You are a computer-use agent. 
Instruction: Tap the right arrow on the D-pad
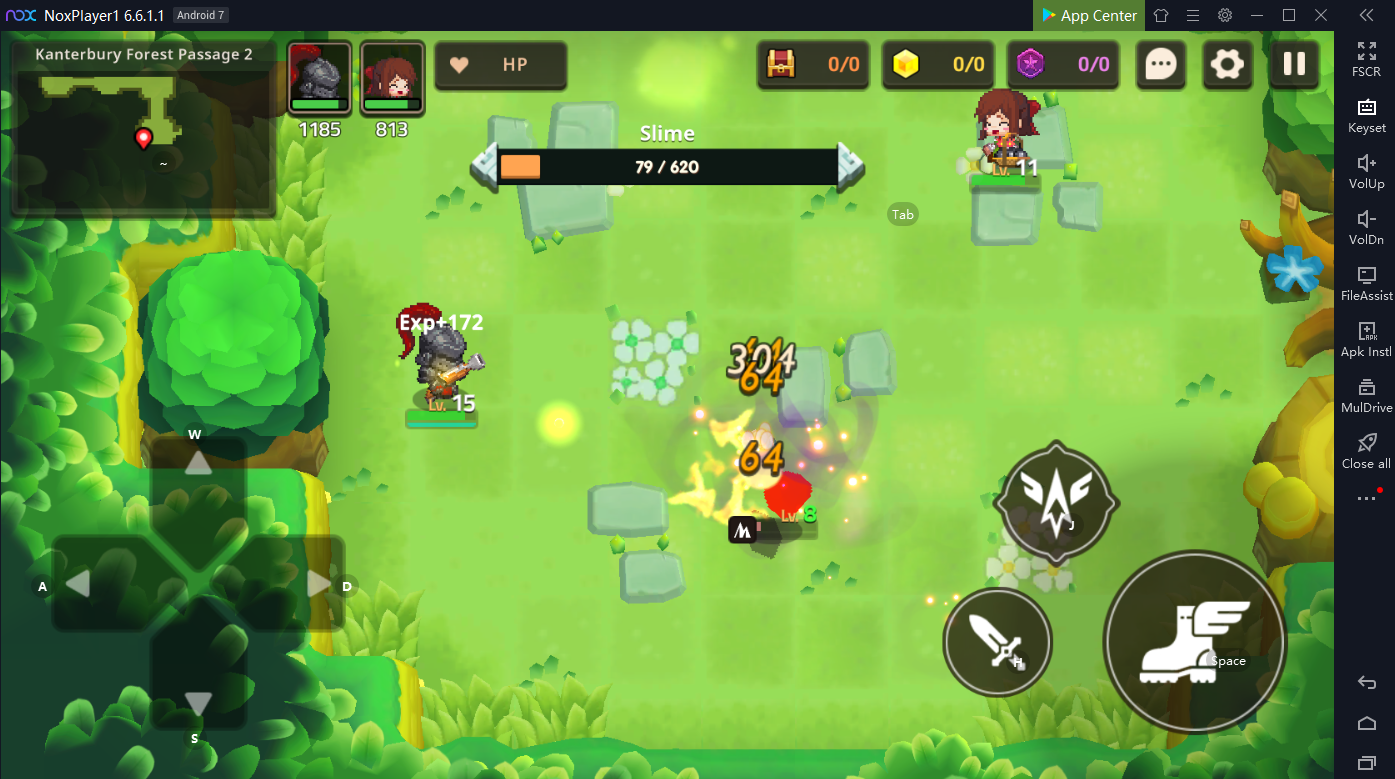[318, 583]
